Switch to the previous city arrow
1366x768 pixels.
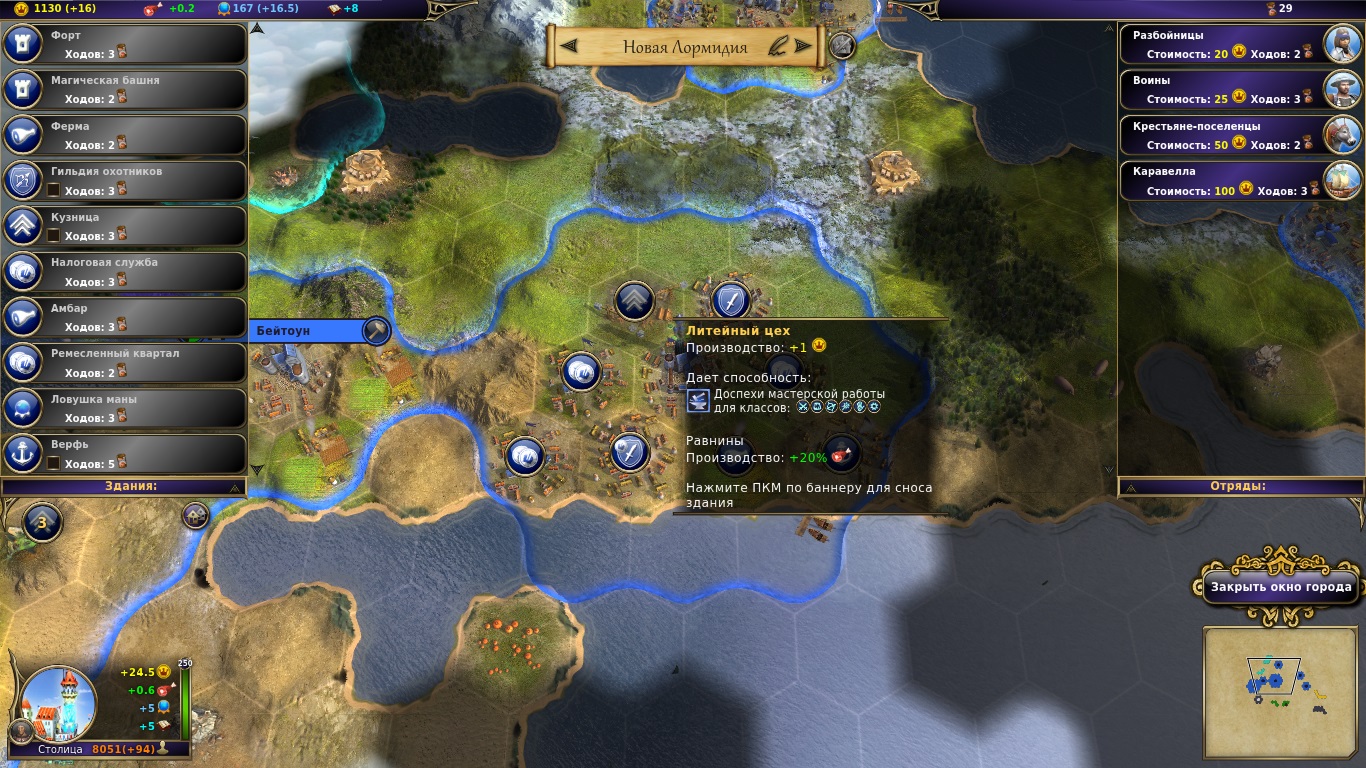click(569, 46)
